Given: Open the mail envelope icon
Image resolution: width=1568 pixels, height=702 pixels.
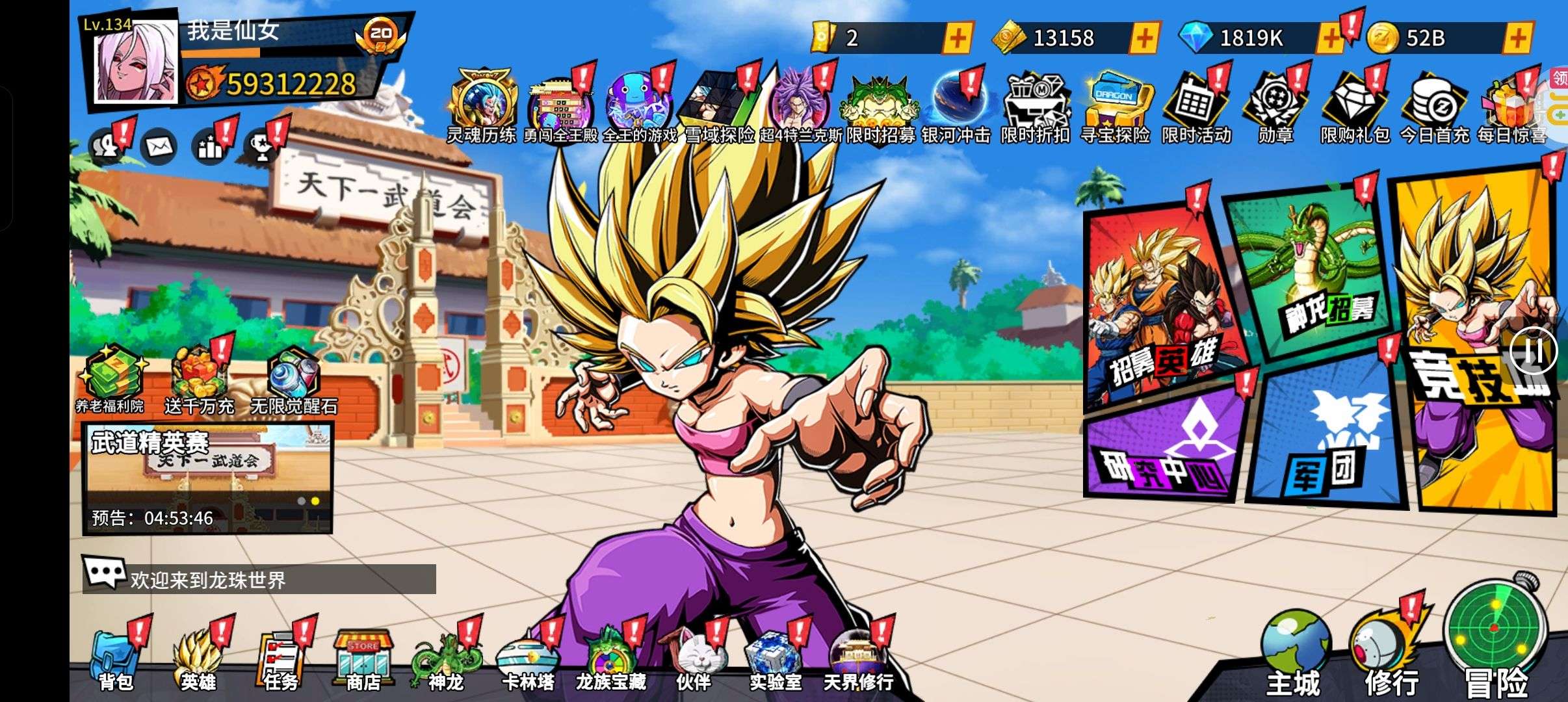Looking at the screenshot, I should [158, 147].
